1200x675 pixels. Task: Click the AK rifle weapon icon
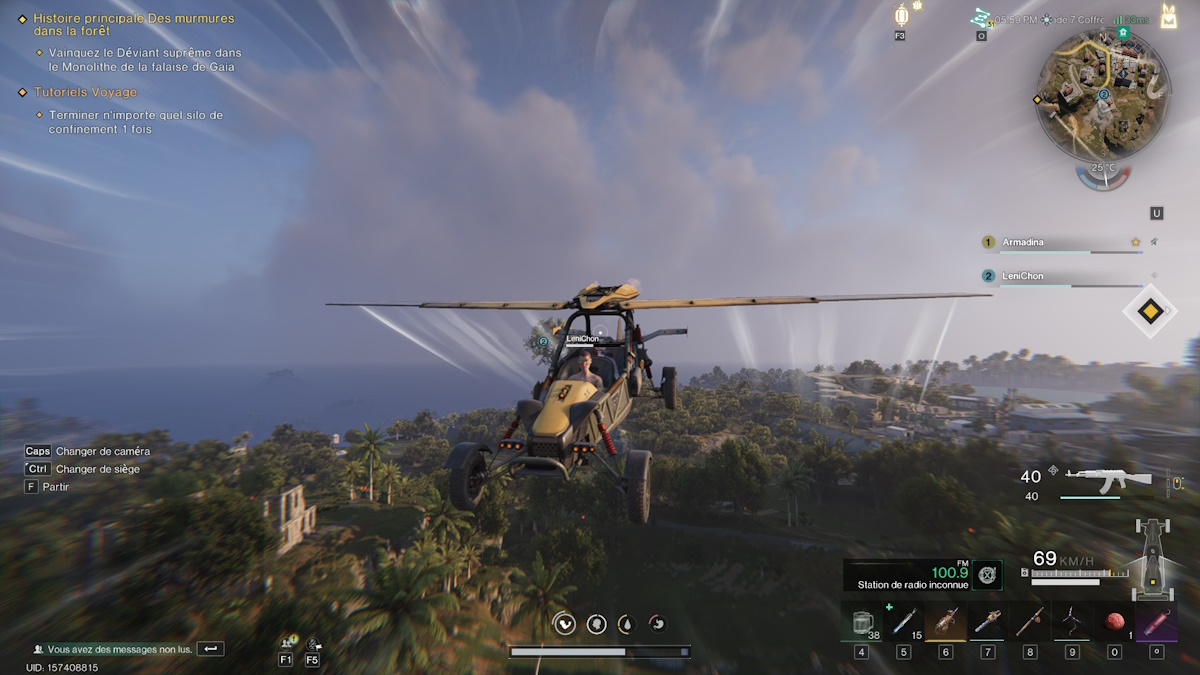coord(1107,479)
